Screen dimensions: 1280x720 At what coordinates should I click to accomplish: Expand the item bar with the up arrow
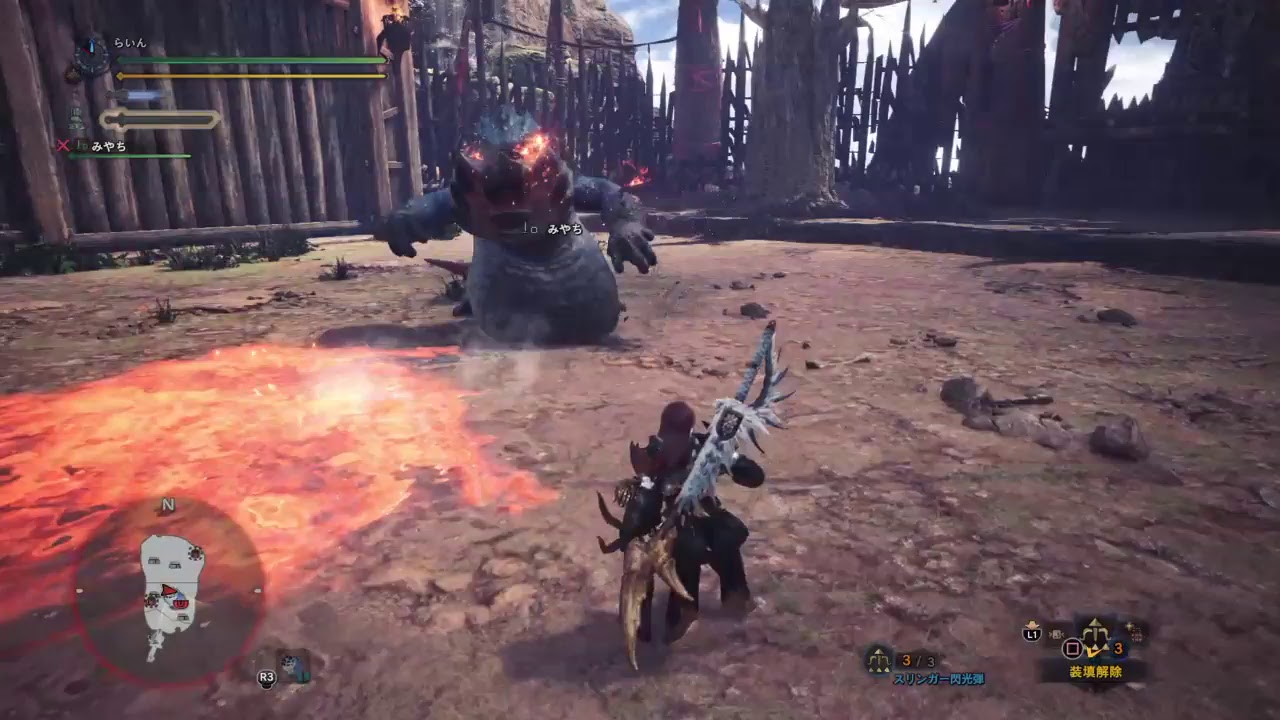tap(1096, 622)
